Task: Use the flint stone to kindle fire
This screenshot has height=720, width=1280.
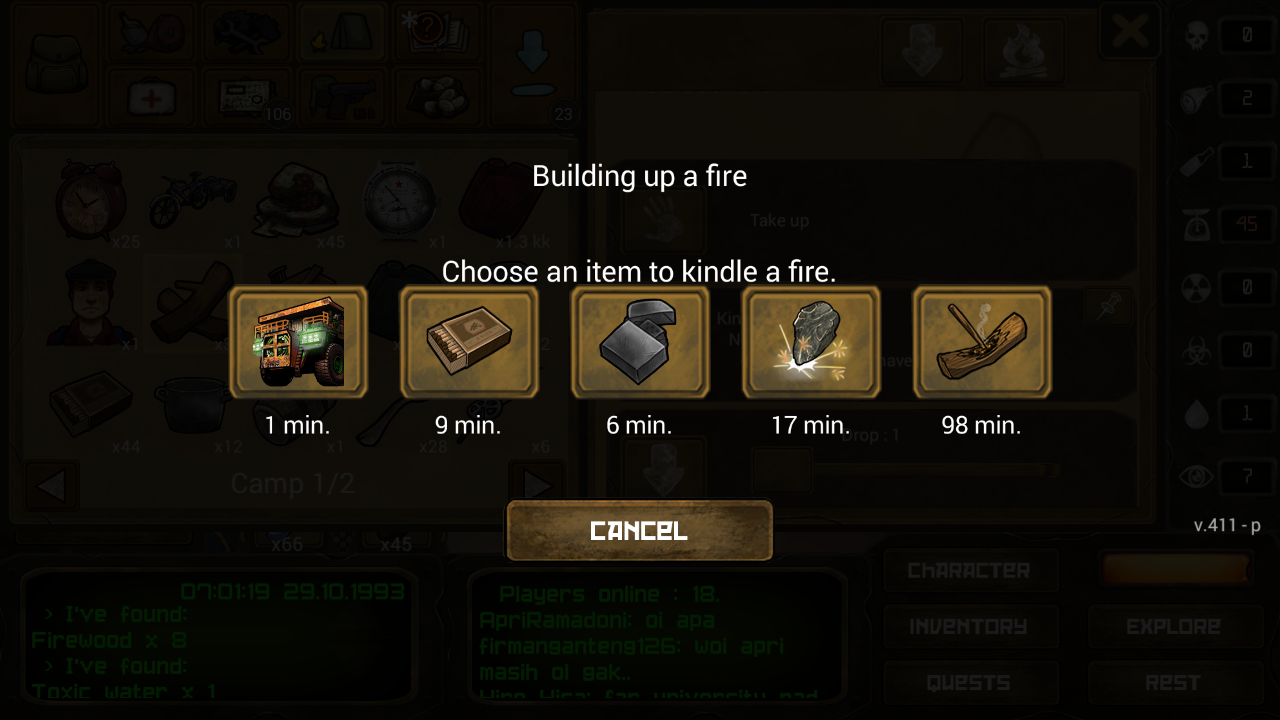Action: pos(811,343)
